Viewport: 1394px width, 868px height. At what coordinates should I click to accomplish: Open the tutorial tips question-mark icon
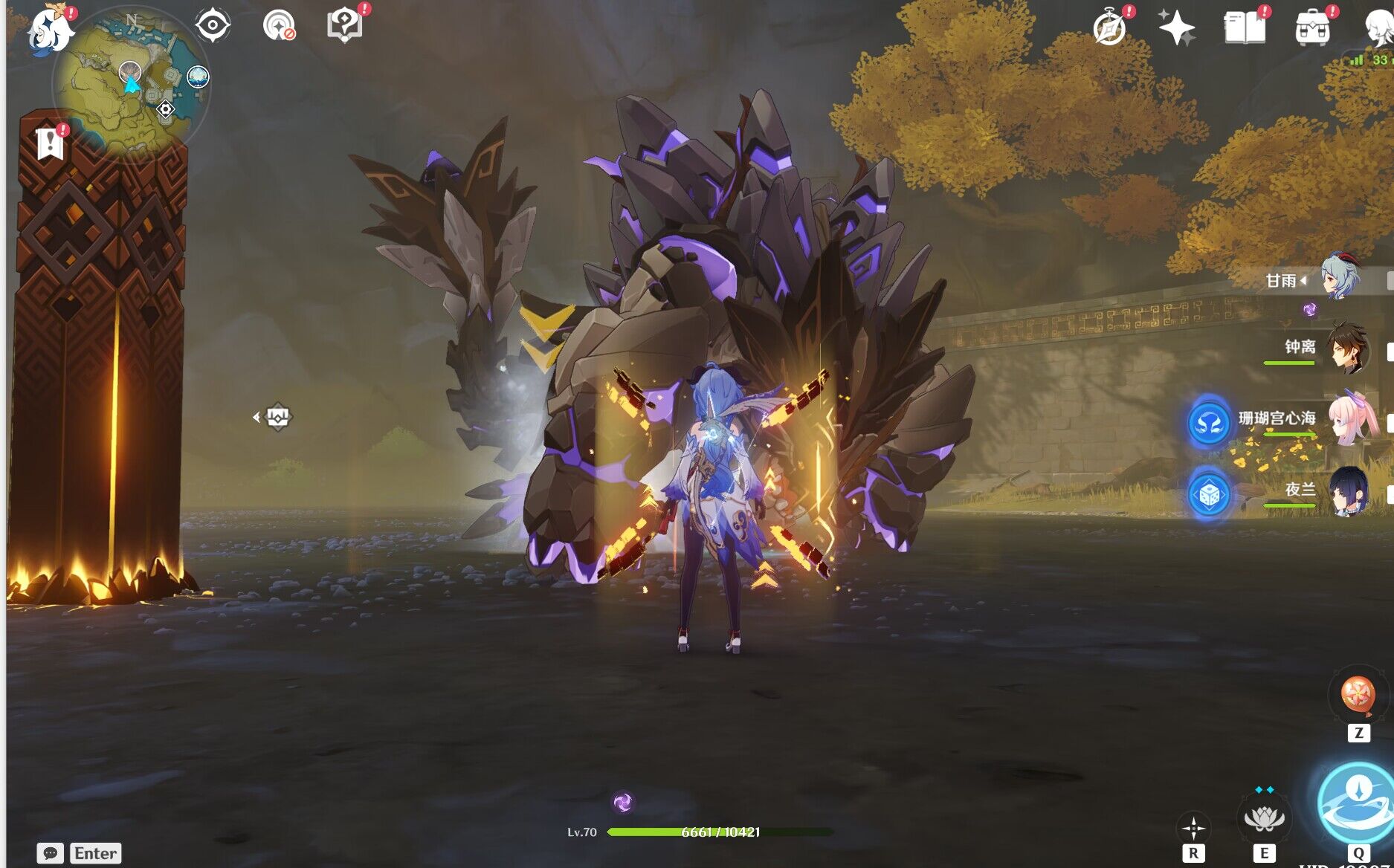coord(344,25)
